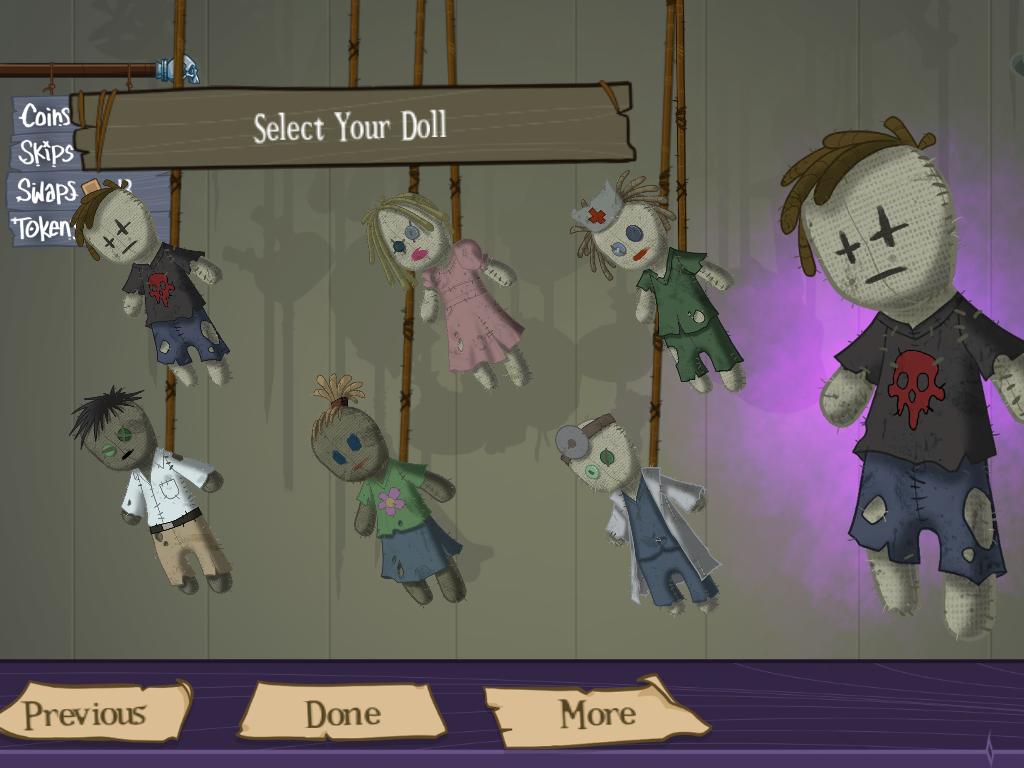Show more dolls with the More button
The height and width of the screenshot is (768, 1024).
pyautogui.click(x=597, y=713)
